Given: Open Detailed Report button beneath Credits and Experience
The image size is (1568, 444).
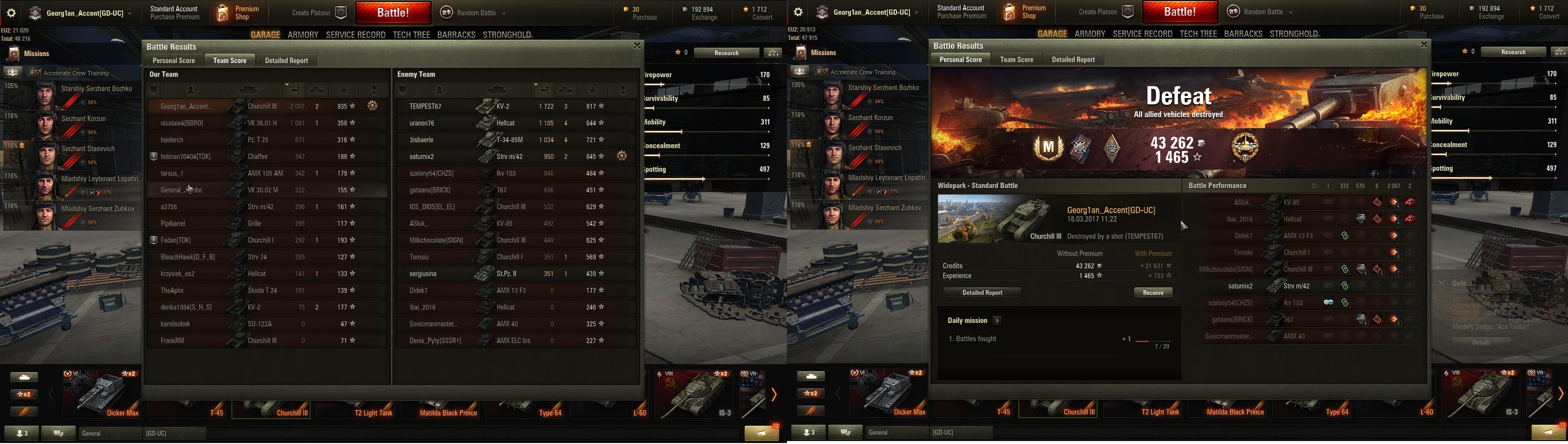Looking at the screenshot, I should click(982, 293).
